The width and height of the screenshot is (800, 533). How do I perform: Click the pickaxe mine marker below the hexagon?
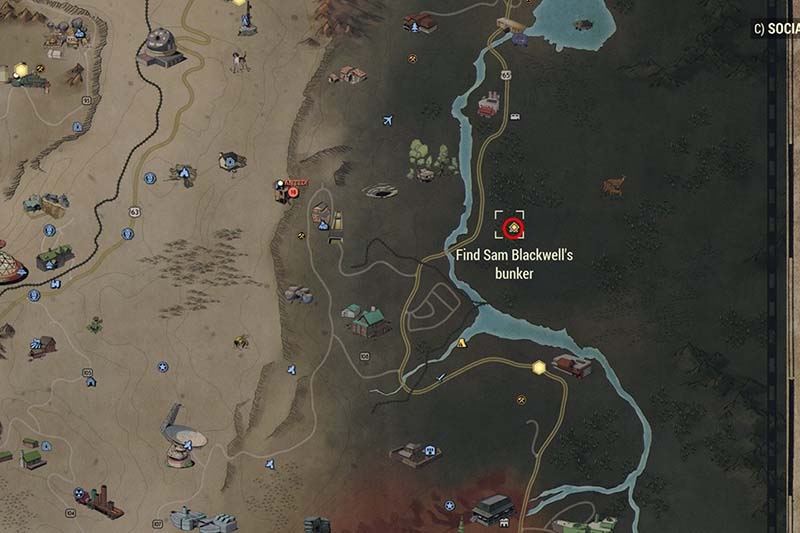tap(522, 400)
